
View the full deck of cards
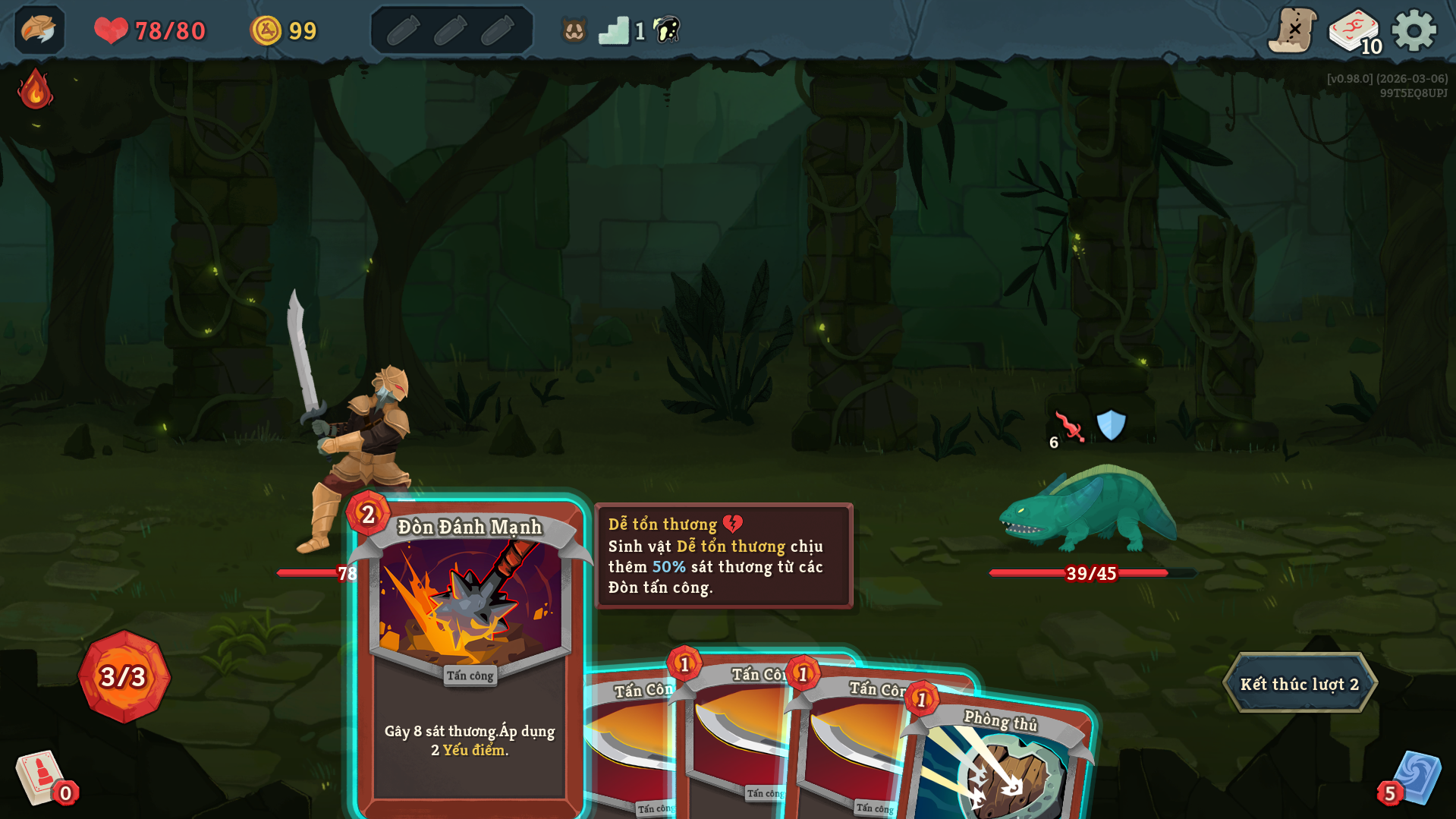(x=1354, y=31)
